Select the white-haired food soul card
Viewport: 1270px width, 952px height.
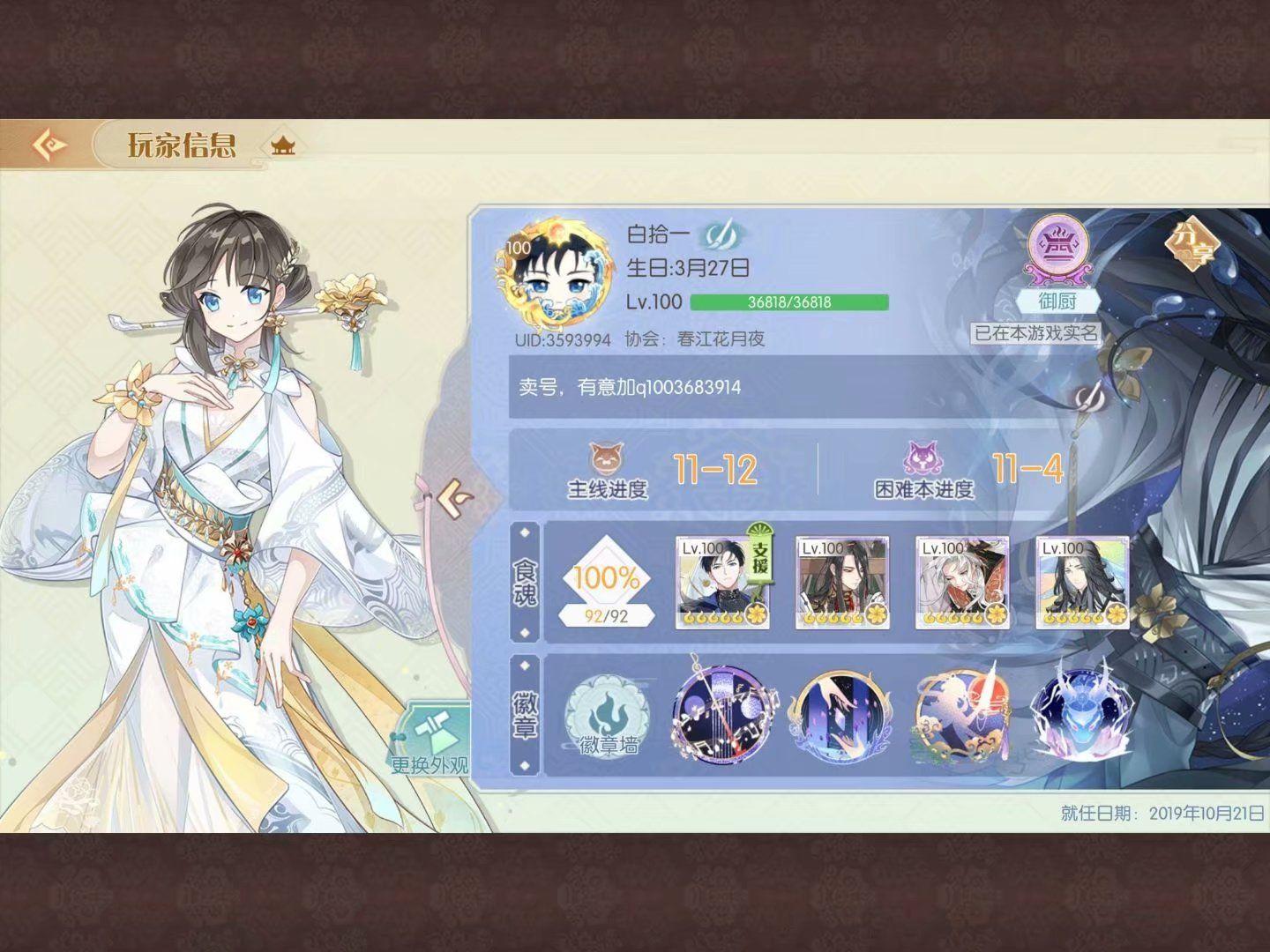point(962,583)
